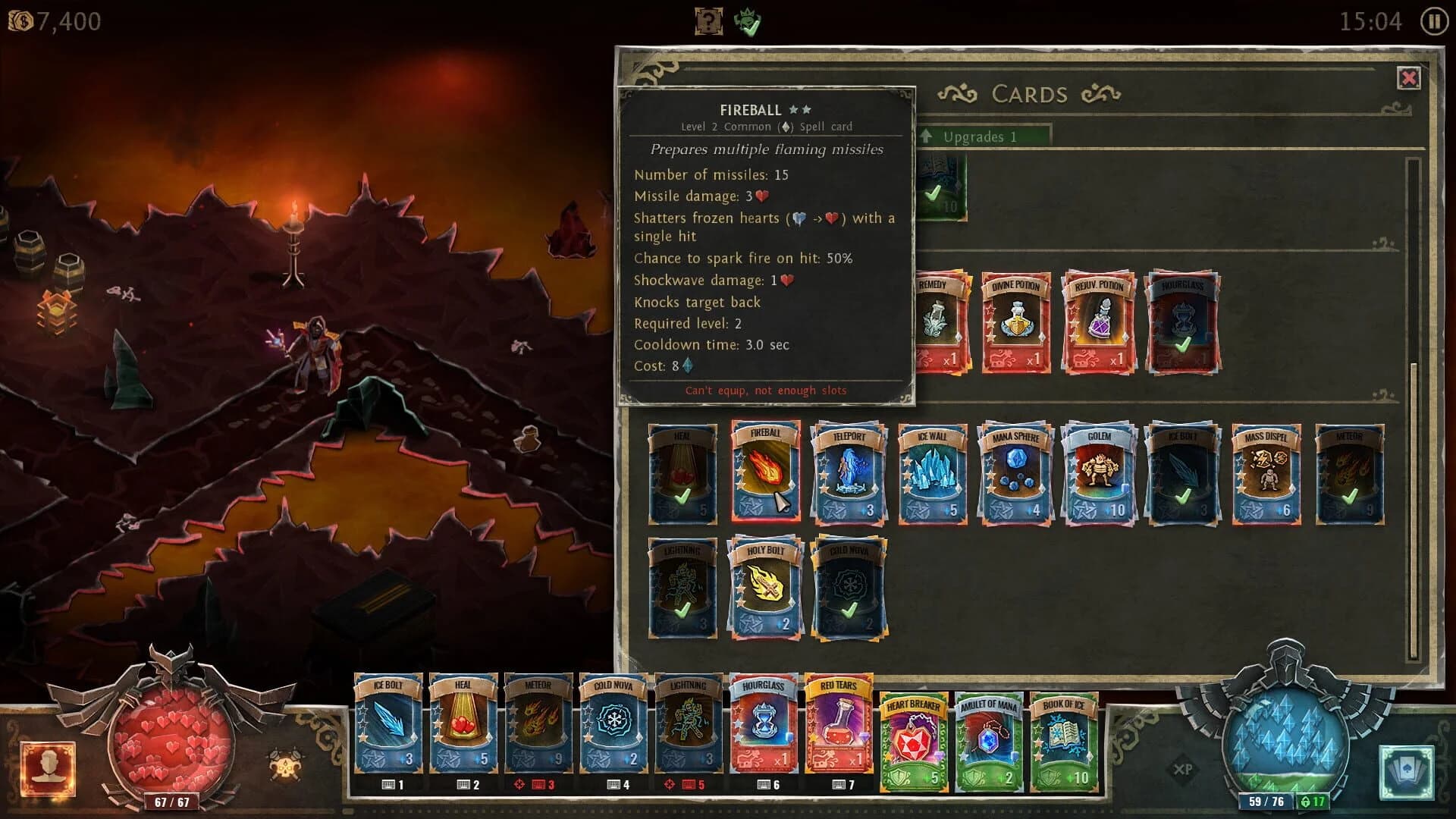Screen dimensions: 1456x819
Task: Click the gold coin icon next to 7,400
Action: [20, 20]
